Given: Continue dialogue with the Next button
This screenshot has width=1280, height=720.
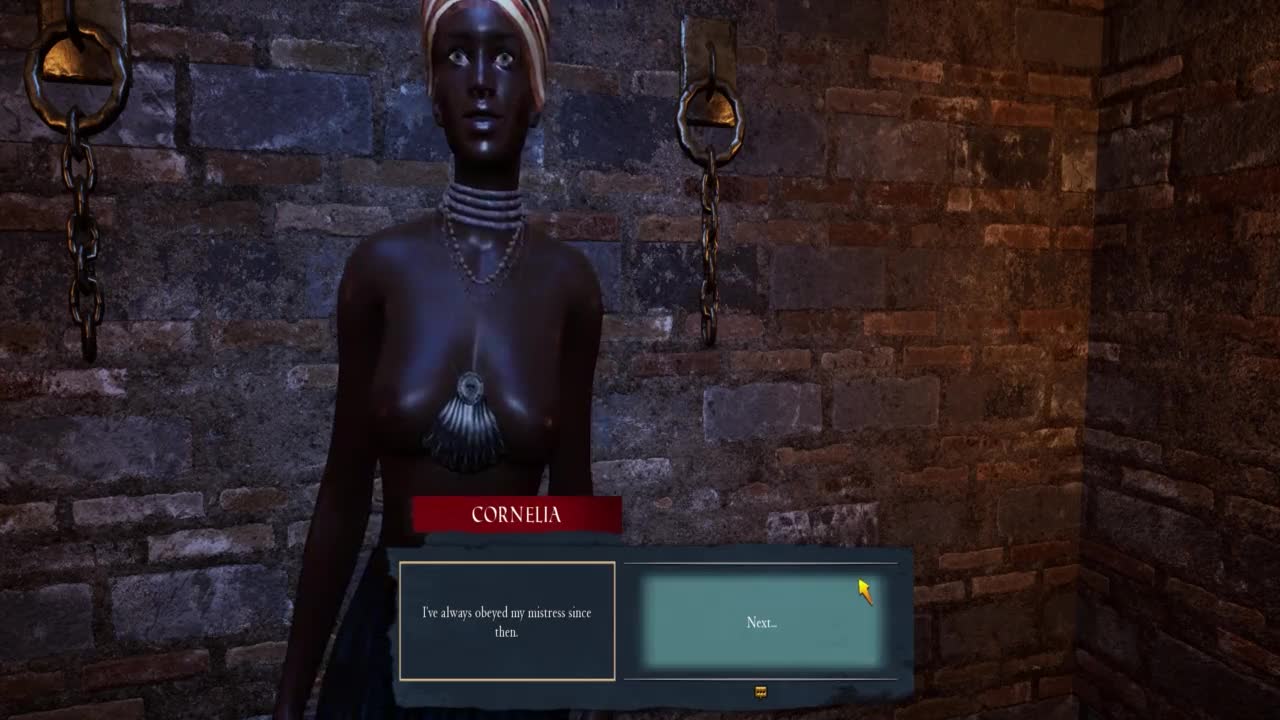Looking at the screenshot, I should point(761,622).
